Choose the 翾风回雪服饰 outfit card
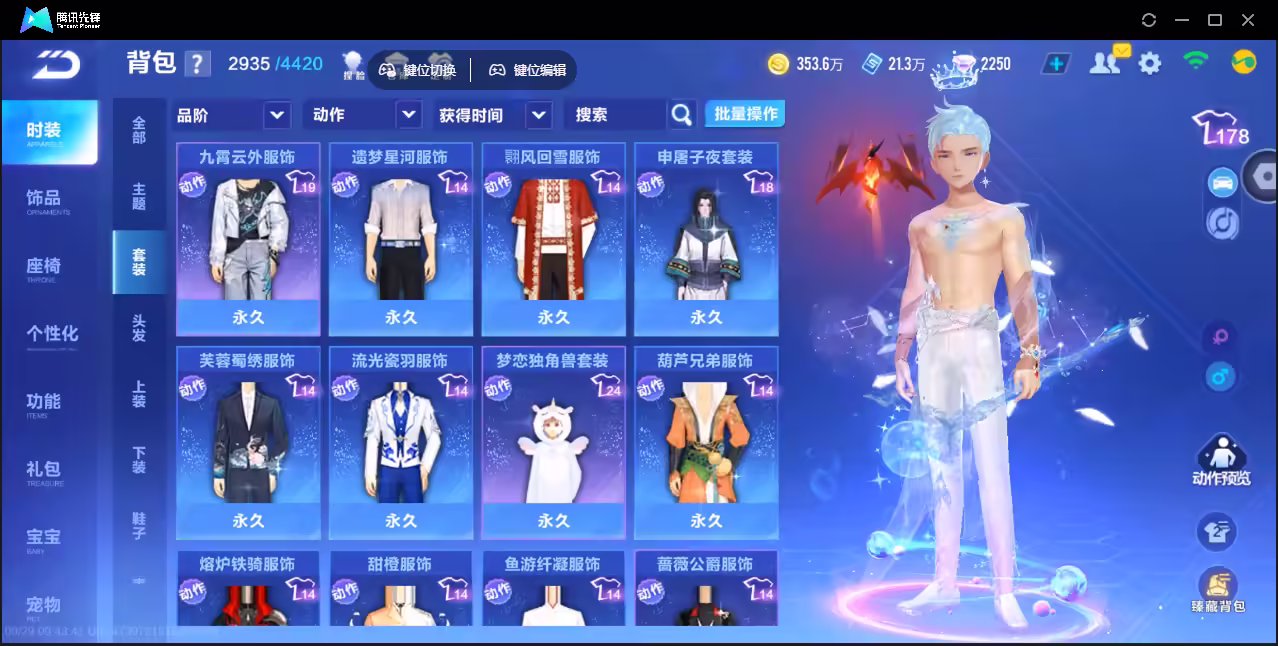 [553, 239]
